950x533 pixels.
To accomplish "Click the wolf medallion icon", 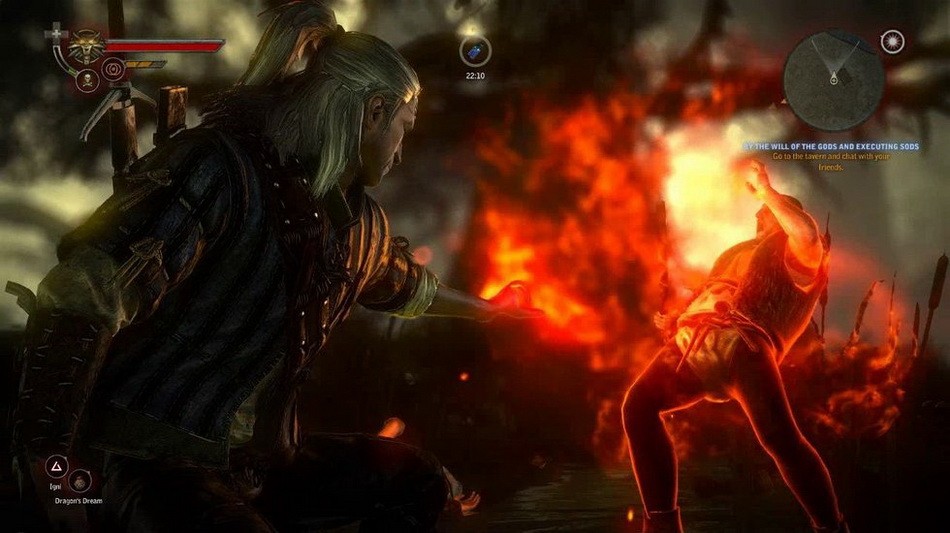I will tap(86, 46).
